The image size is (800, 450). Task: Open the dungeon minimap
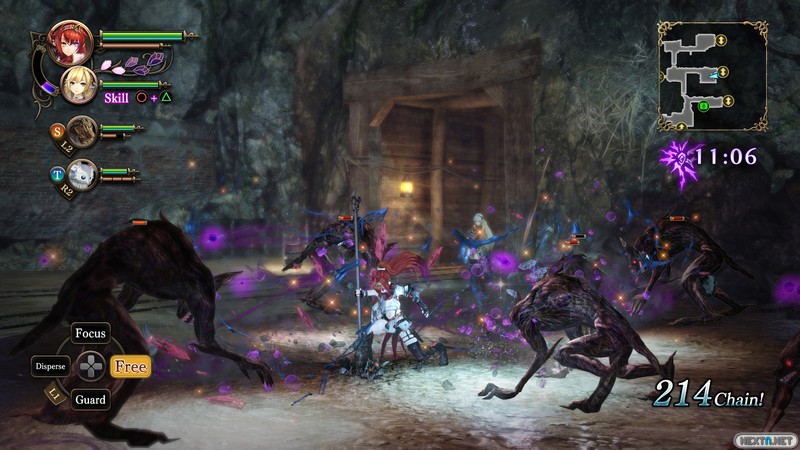pyautogui.click(x=712, y=77)
